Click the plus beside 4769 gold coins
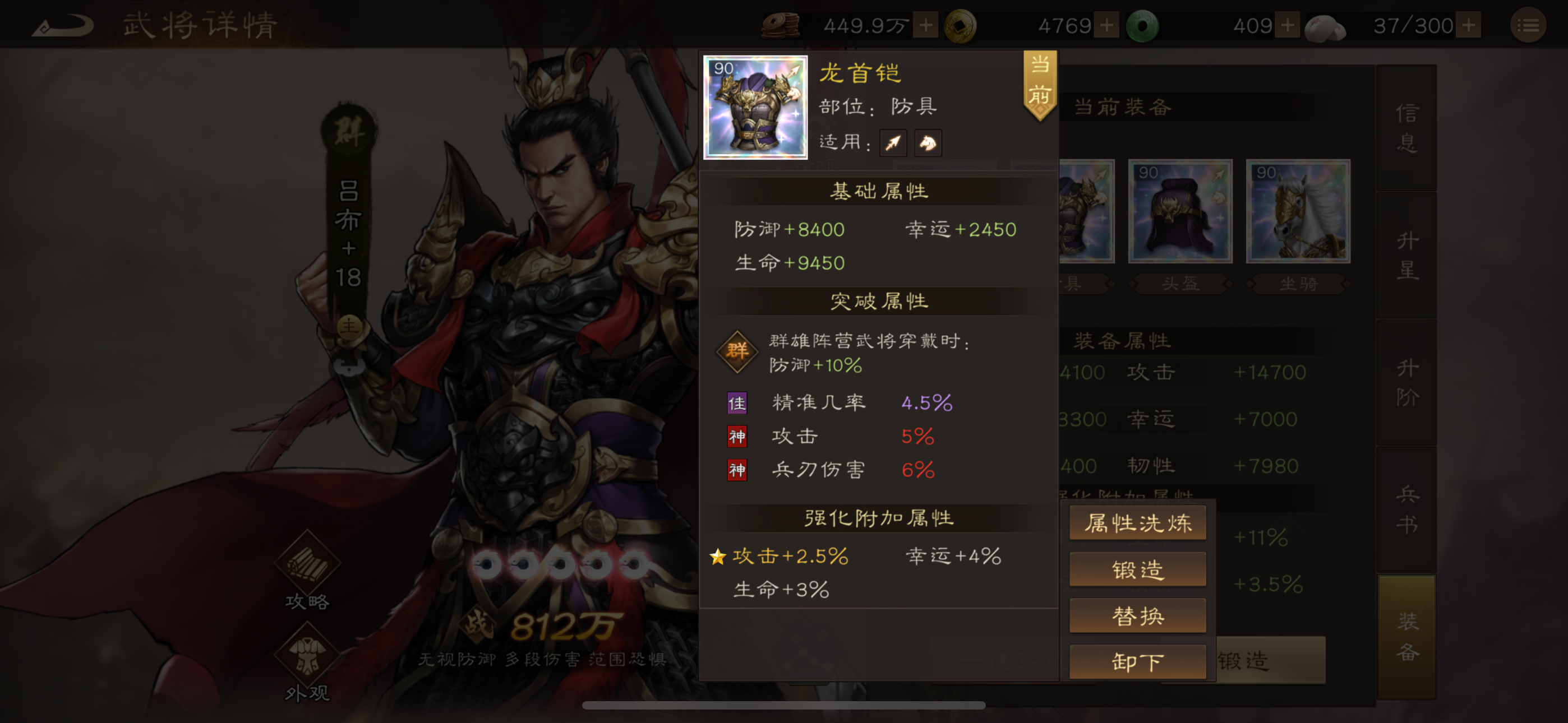 point(1108,26)
